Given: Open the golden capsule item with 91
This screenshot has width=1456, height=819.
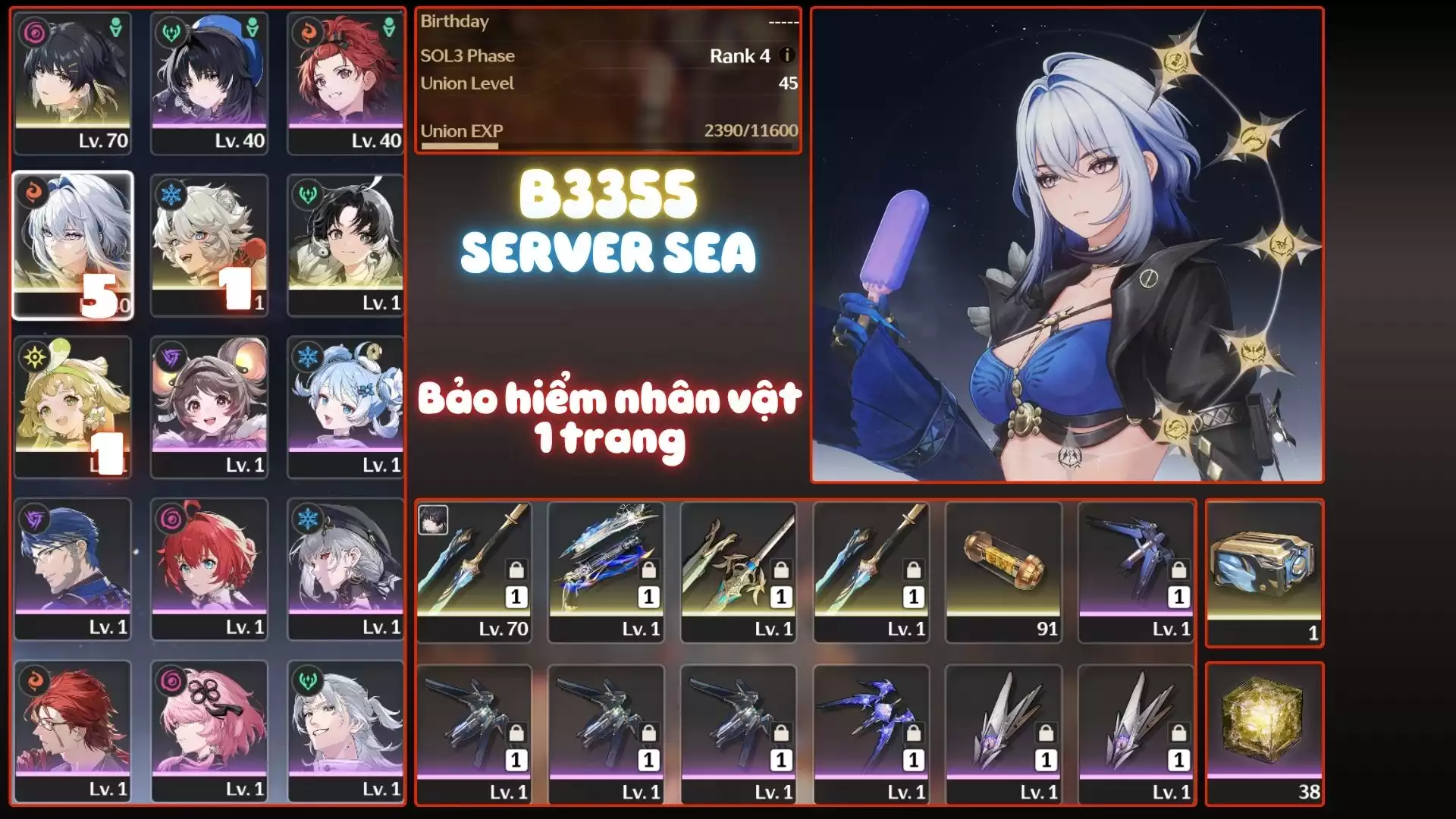Looking at the screenshot, I should click(x=1004, y=572).
